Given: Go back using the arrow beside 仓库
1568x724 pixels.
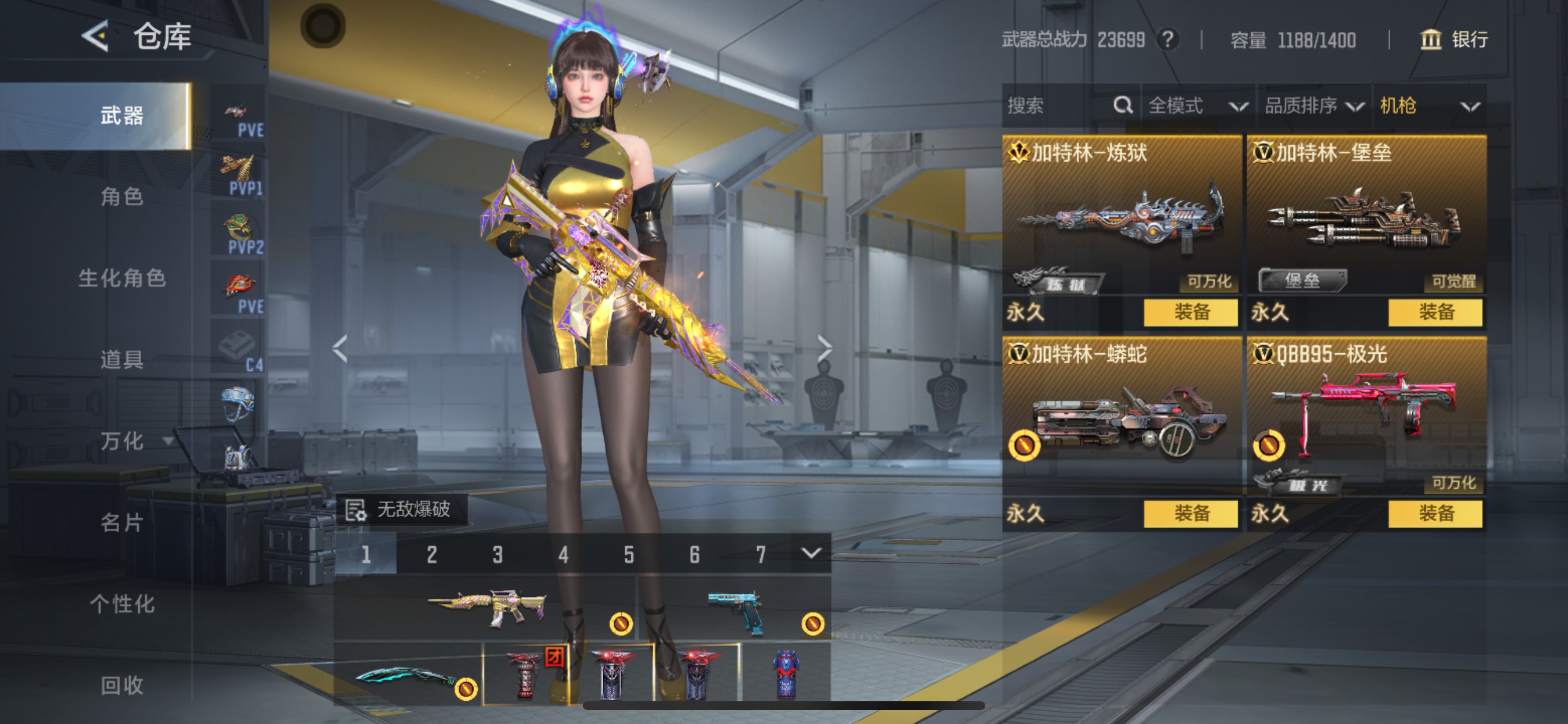Looking at the screenshot, I should (x=95, y=37).
